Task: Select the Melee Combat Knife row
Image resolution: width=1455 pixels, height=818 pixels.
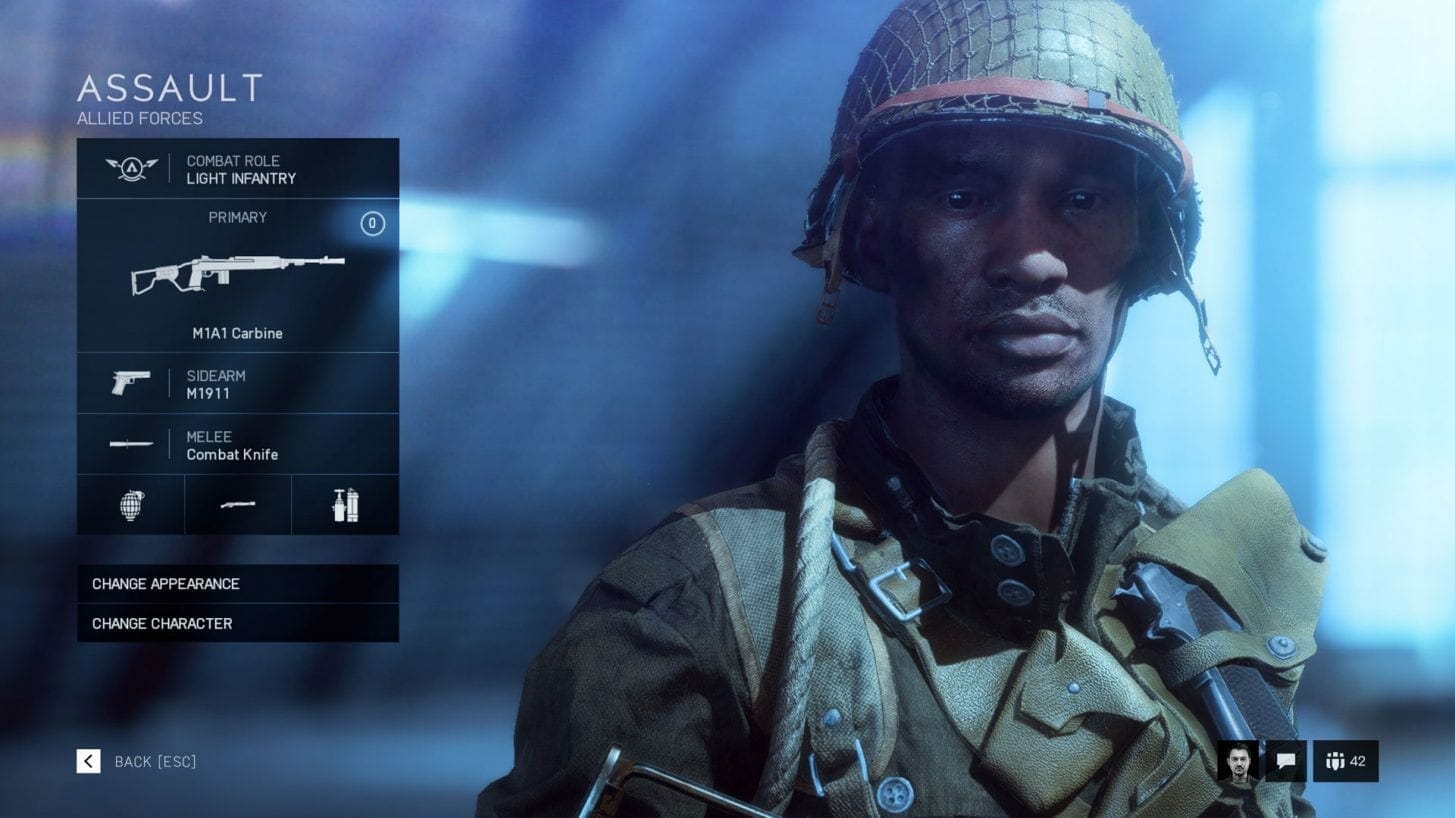Action: click(x=237, y=445)
